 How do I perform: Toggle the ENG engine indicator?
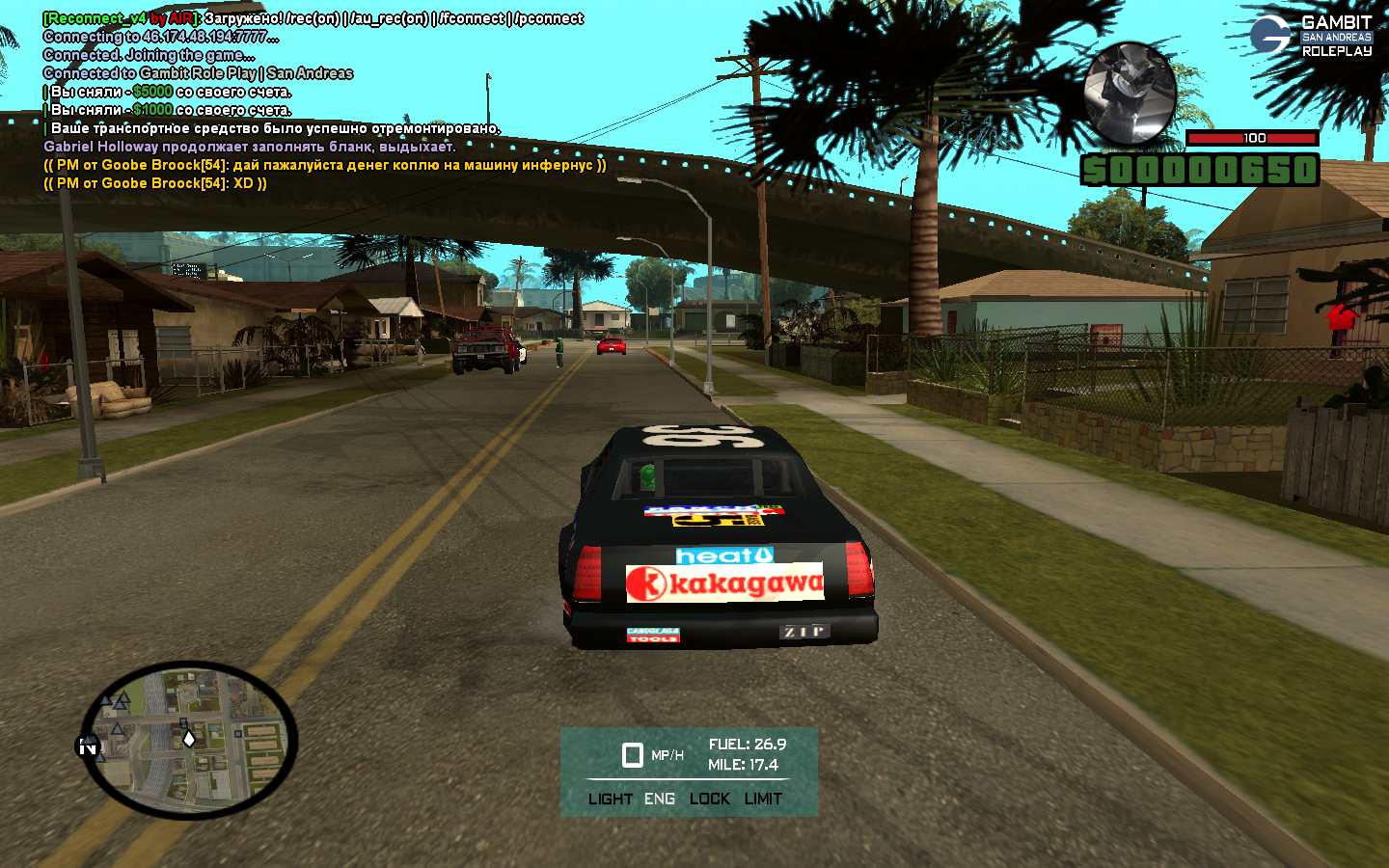pyautogui.click(x=660, y=799)
